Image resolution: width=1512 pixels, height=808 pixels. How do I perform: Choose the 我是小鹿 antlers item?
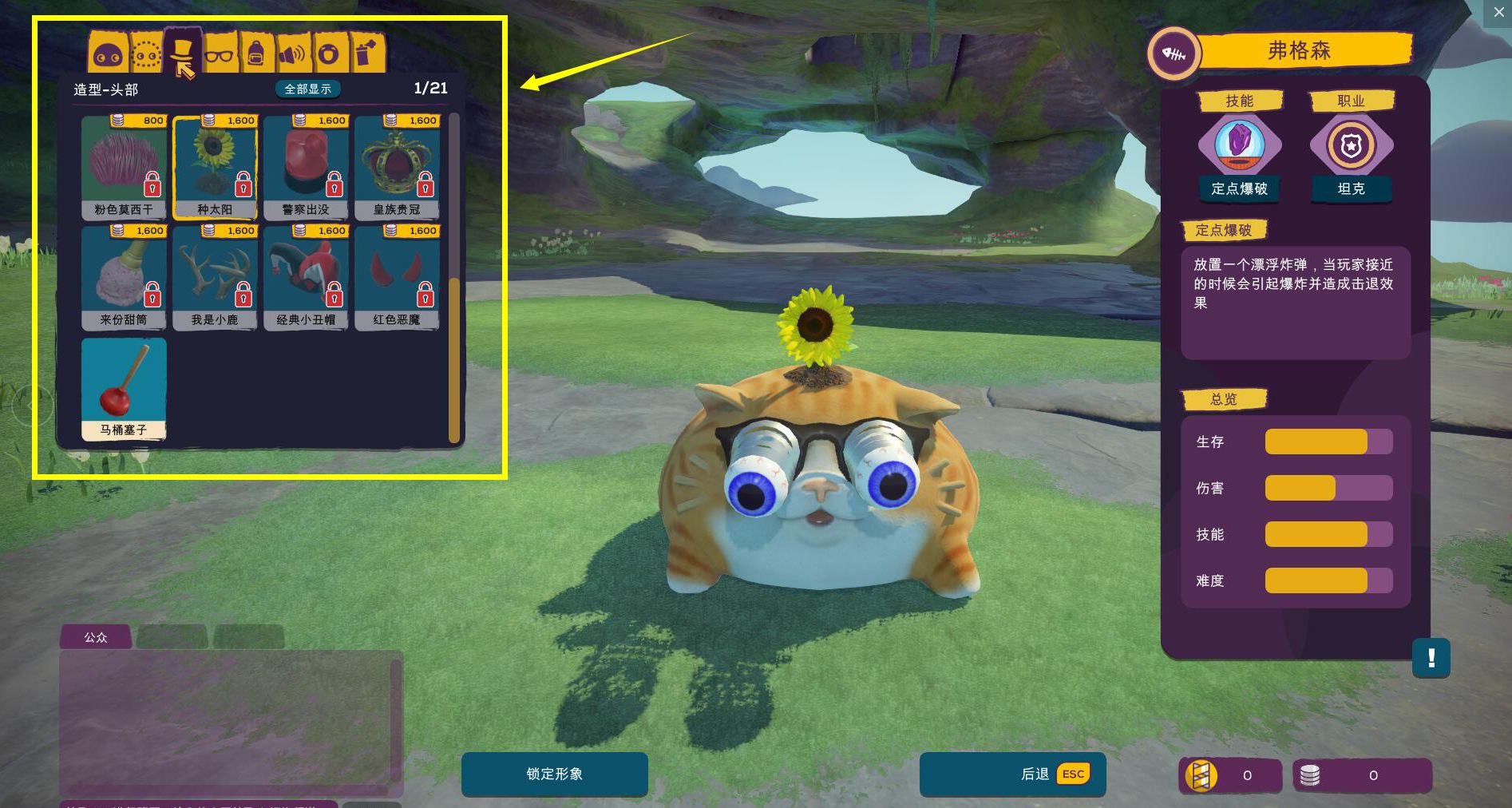coord(215,277)
